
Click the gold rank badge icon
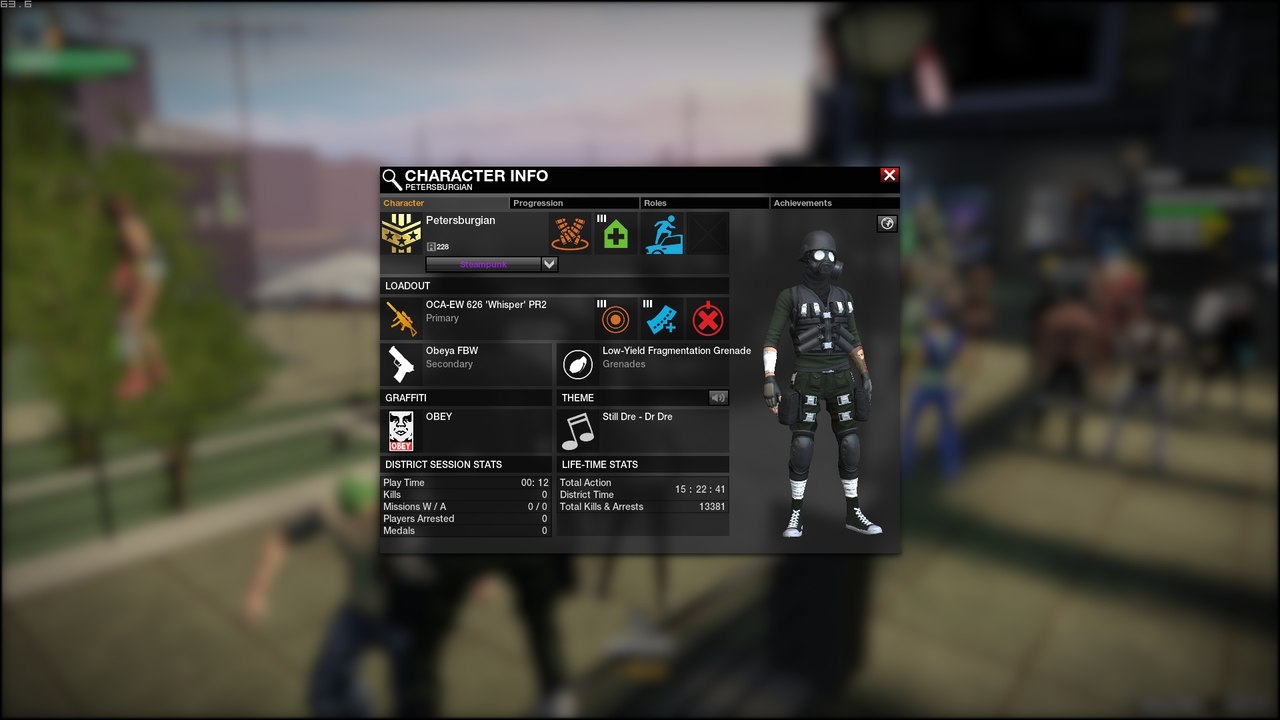pyautogui.click(x=401, y=233)
